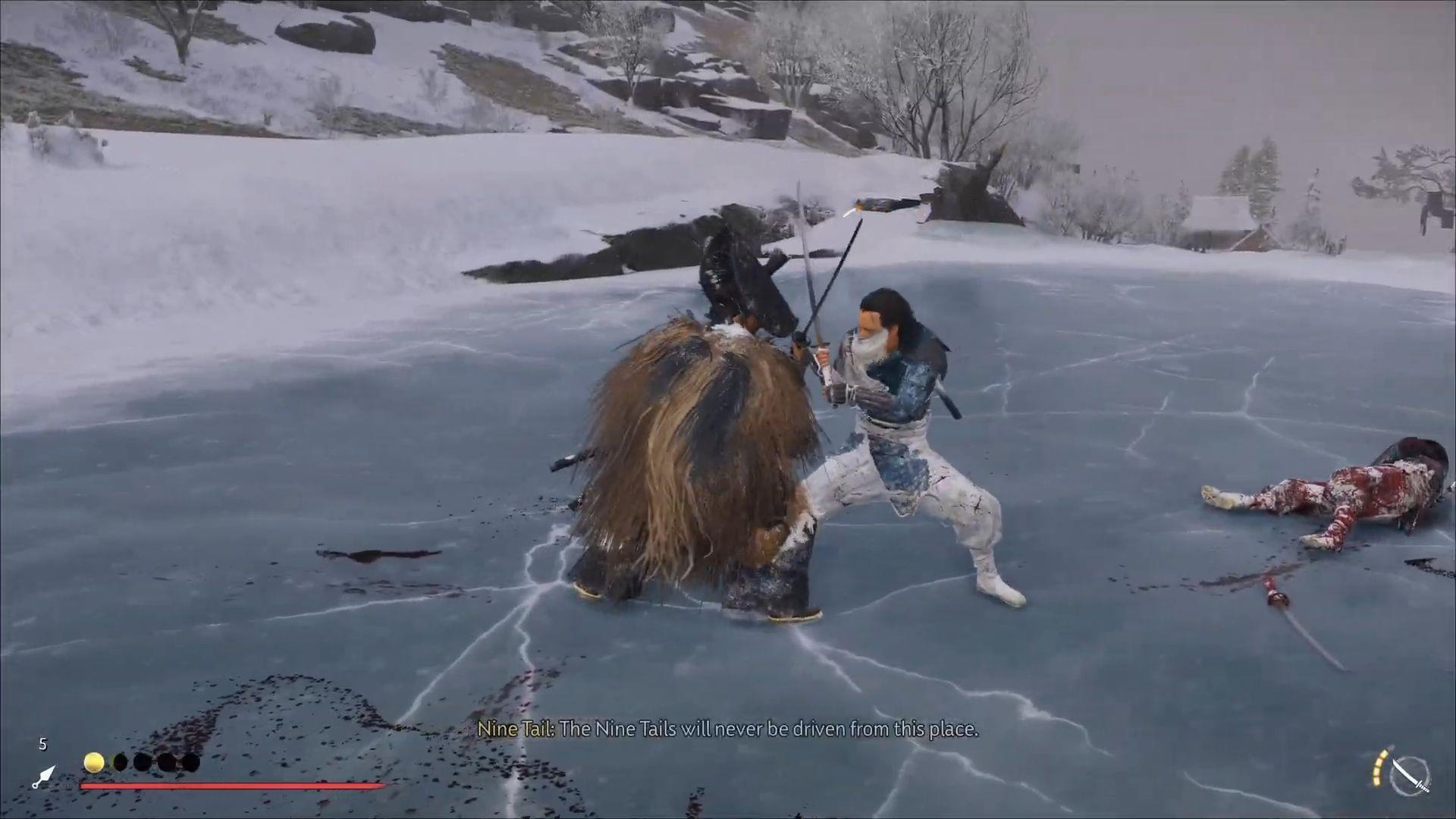This screenshot has width=1456, height=819.
Task: Select the ammo counter showing 5
Action: coord(43,745)
